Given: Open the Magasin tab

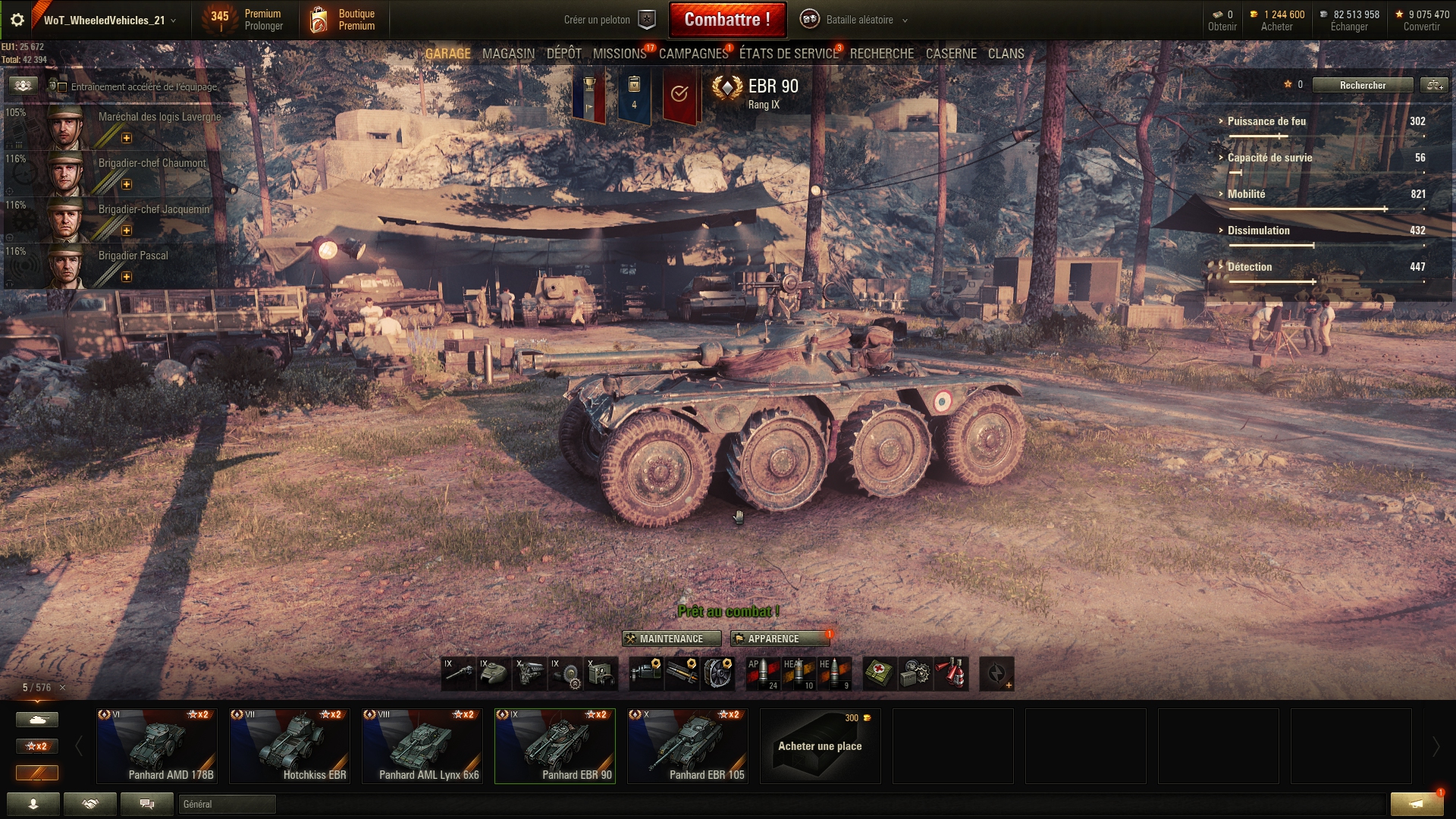Looking at the screenshot, I should coord(508,54).
